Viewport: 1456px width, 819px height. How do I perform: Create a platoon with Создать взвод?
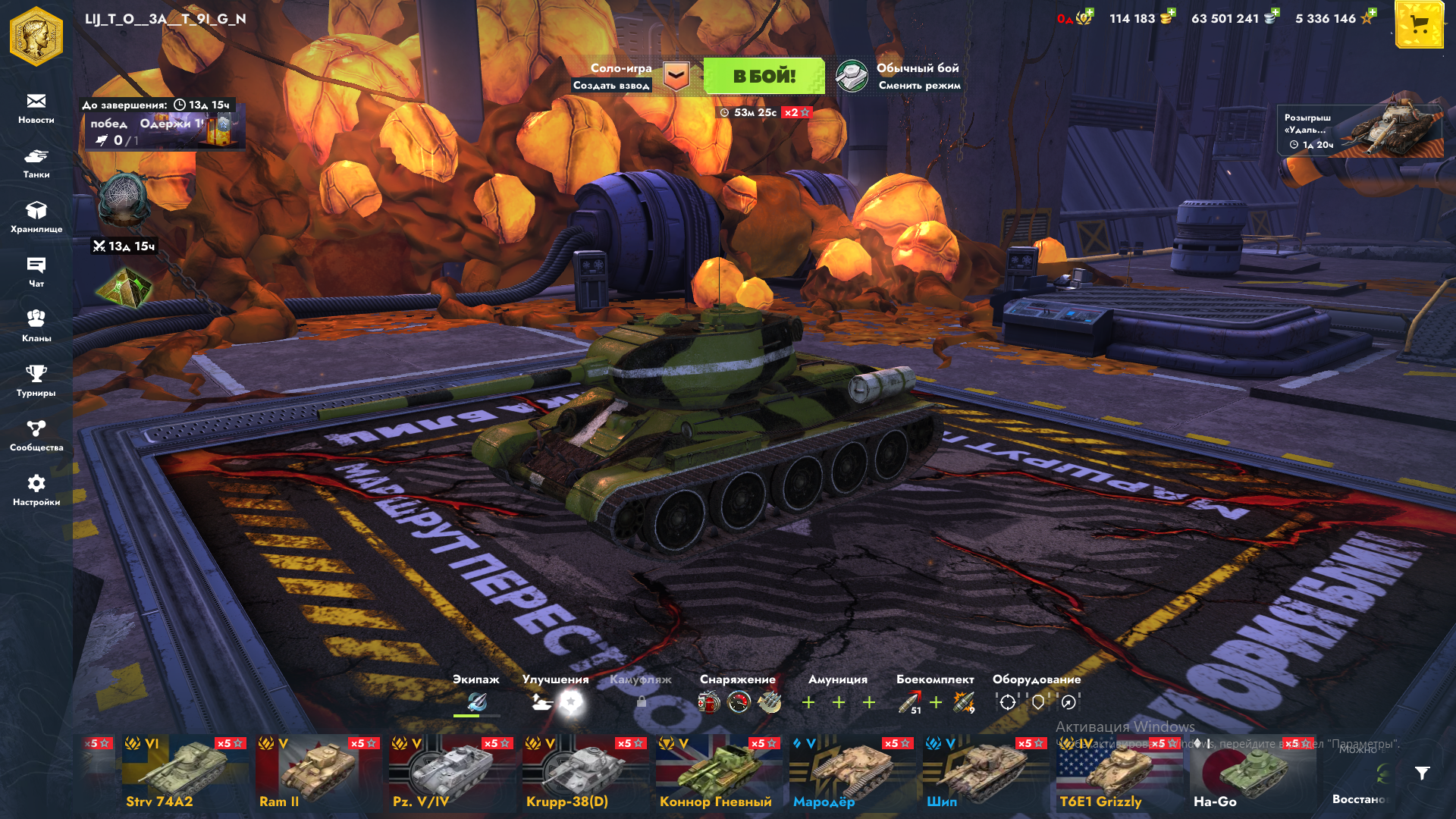611,86
